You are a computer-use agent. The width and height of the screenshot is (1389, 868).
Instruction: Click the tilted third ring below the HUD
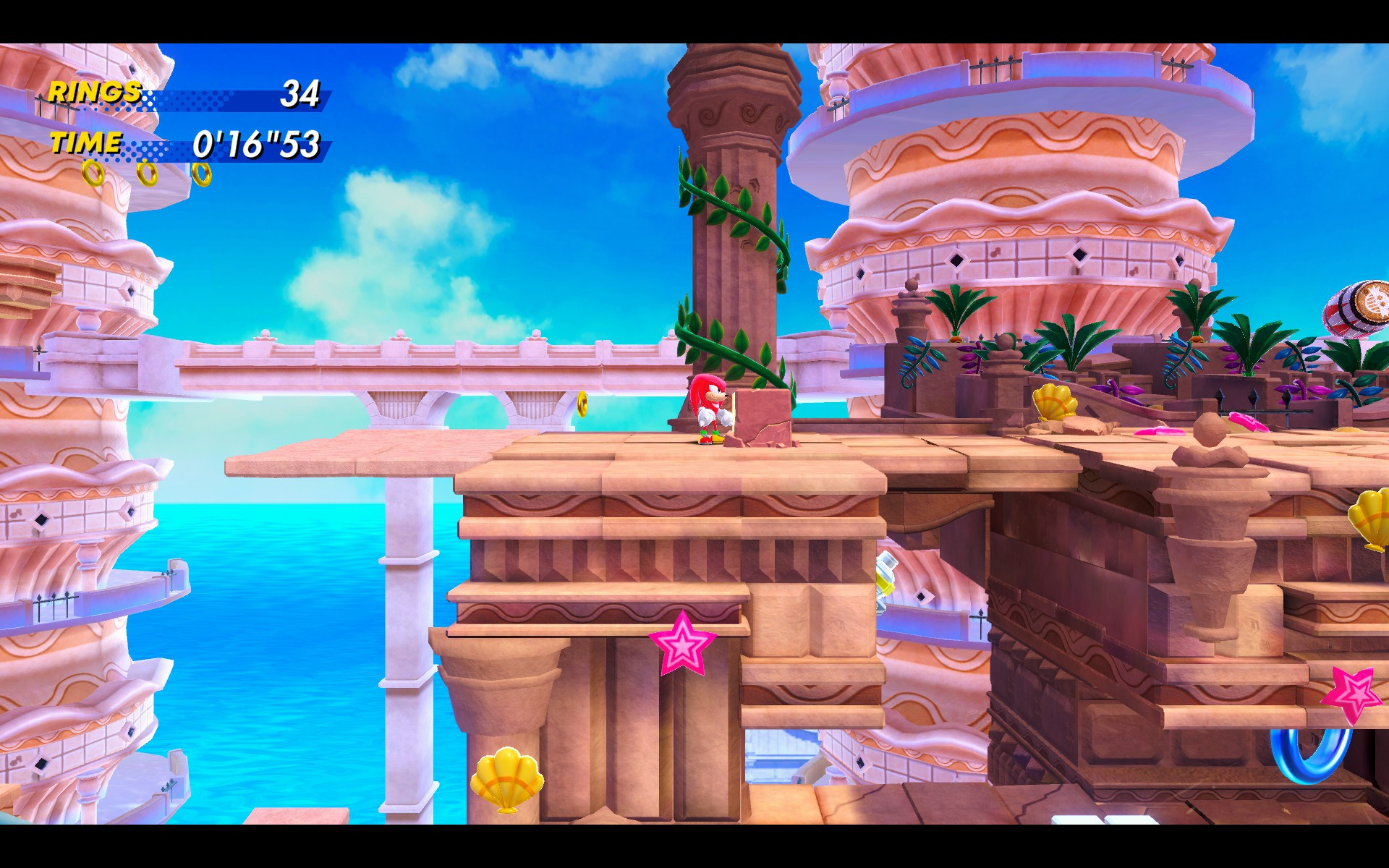click(x=203, y=174)
